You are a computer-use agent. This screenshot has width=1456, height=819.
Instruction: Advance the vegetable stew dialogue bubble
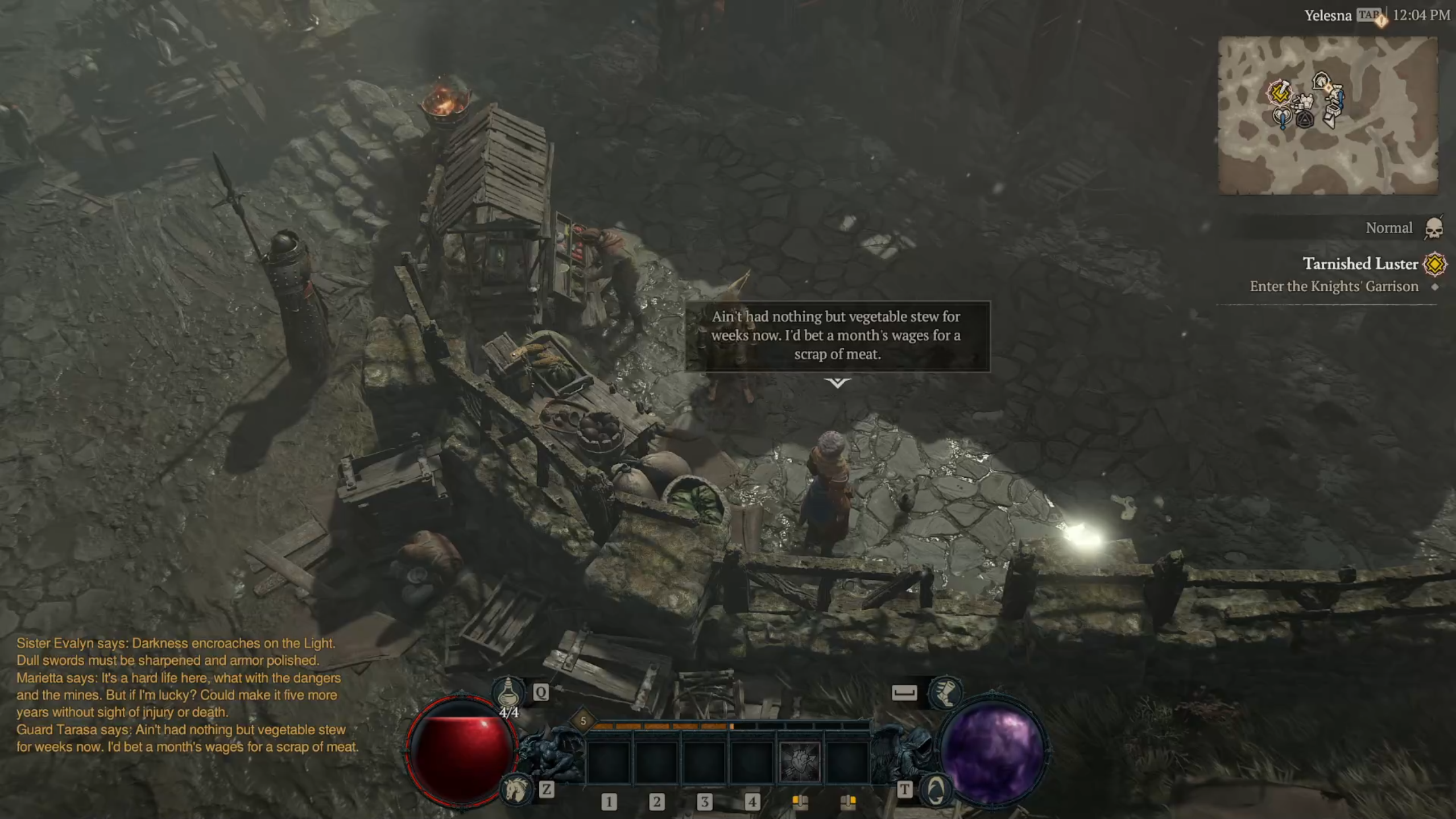pos(837,336)
